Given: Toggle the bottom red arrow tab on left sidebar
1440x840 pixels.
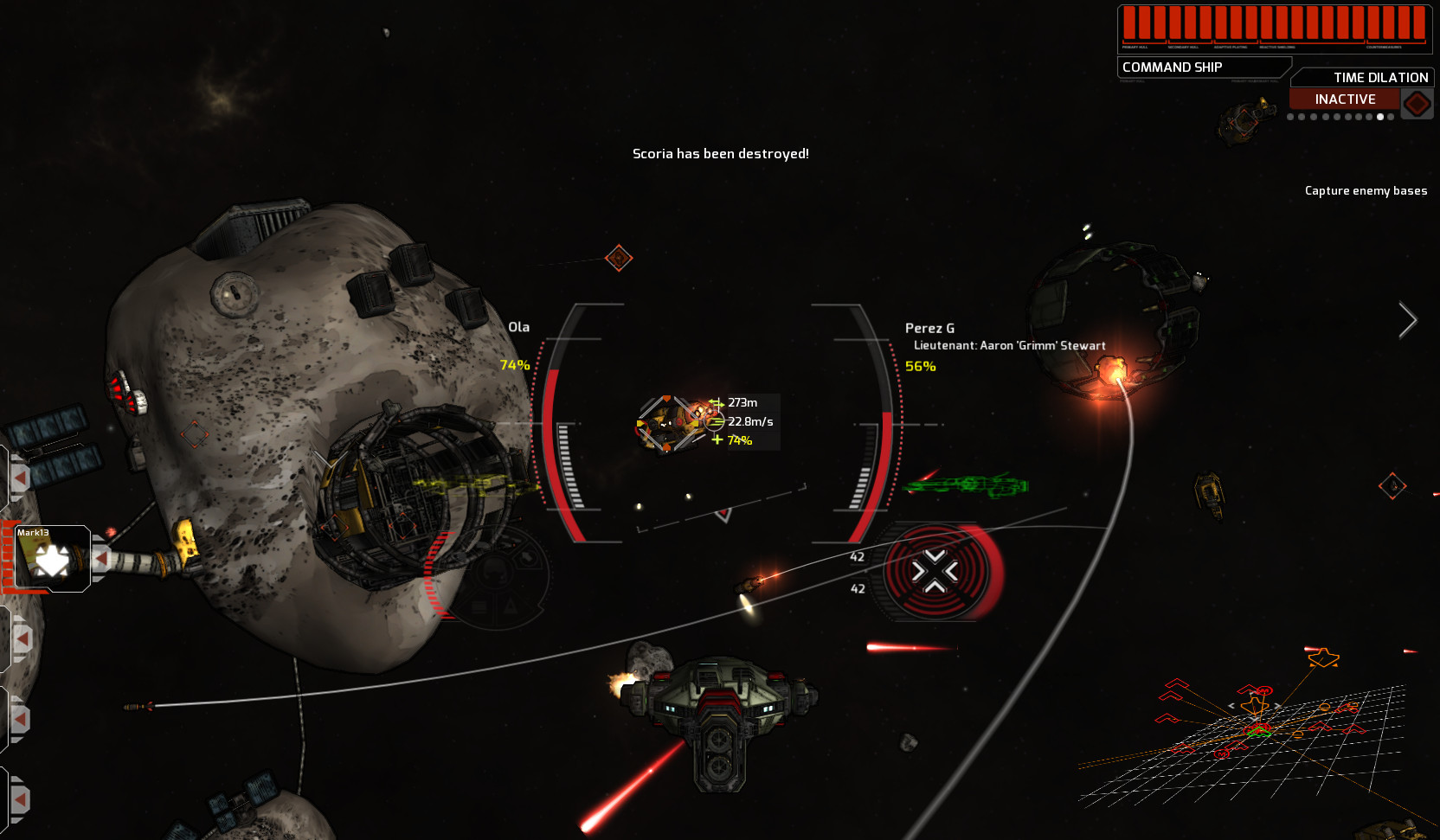Looking at the screenshot, I should click(x=19, y=798).
